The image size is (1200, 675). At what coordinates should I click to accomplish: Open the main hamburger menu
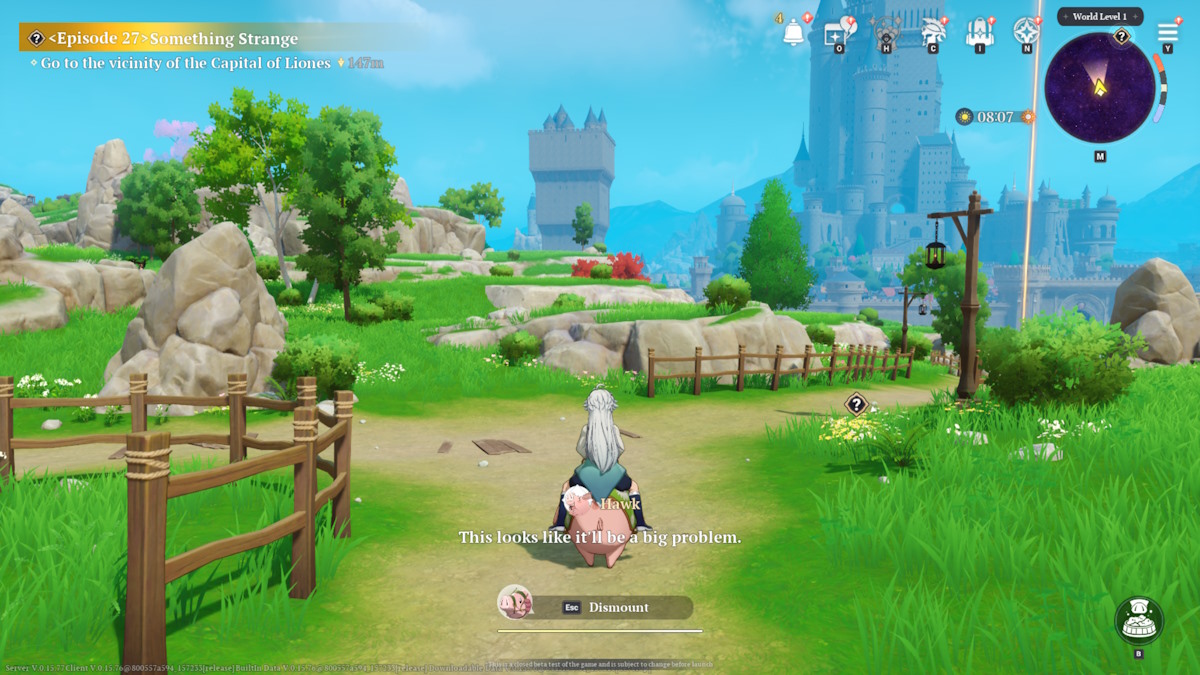1167,32
